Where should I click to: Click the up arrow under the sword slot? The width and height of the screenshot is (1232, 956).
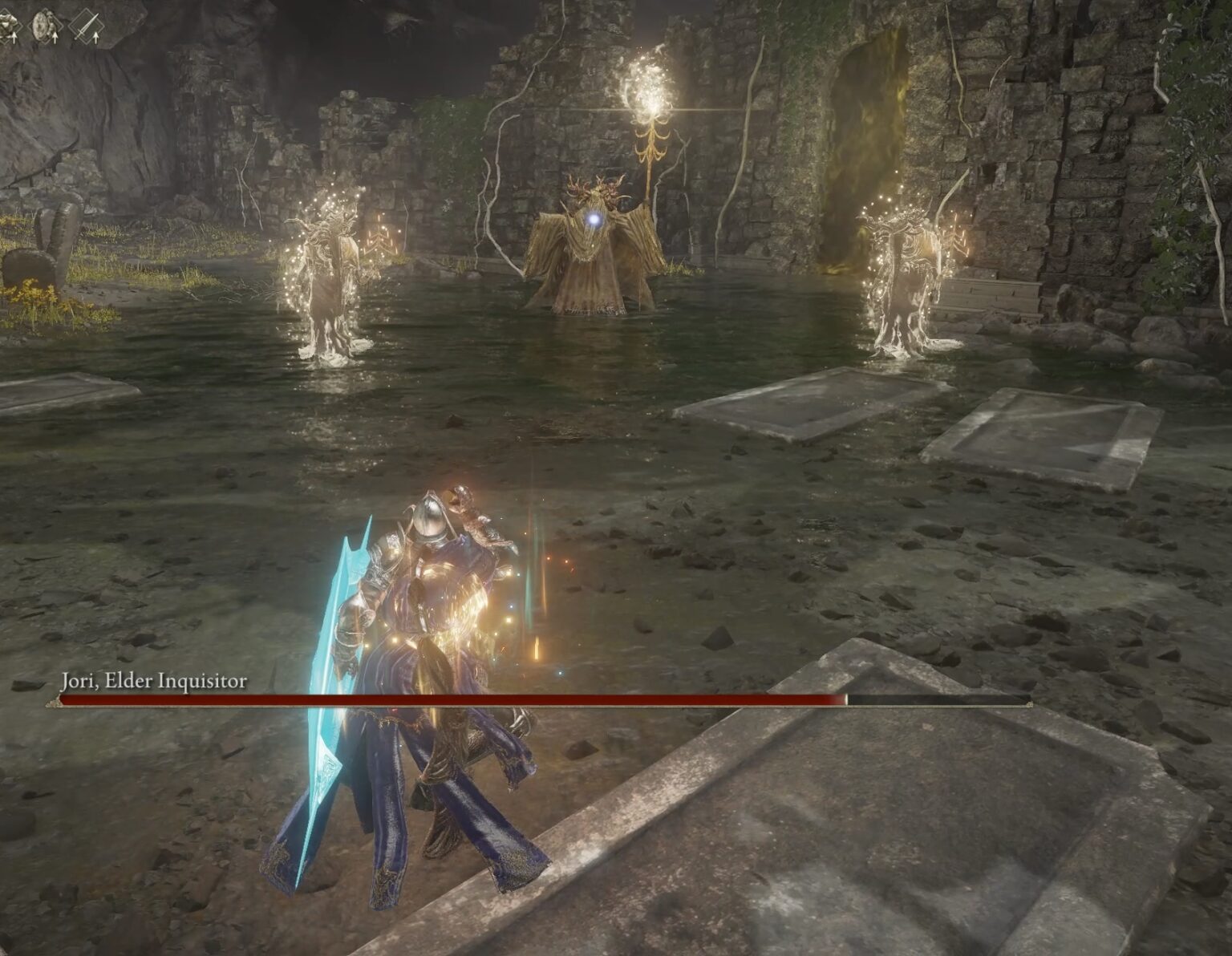point(95,38)
